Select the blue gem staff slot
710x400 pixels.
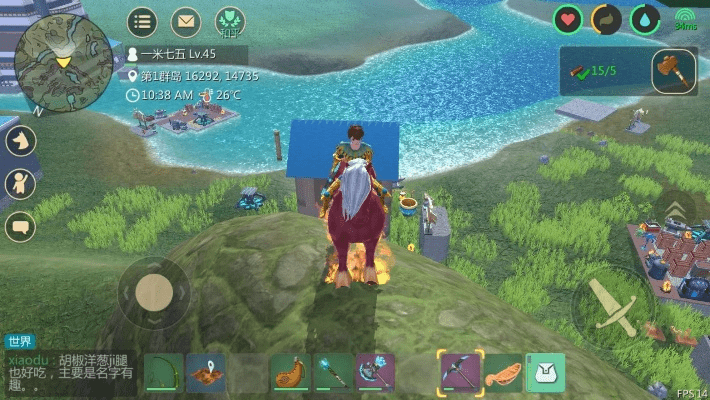point(334,372)
